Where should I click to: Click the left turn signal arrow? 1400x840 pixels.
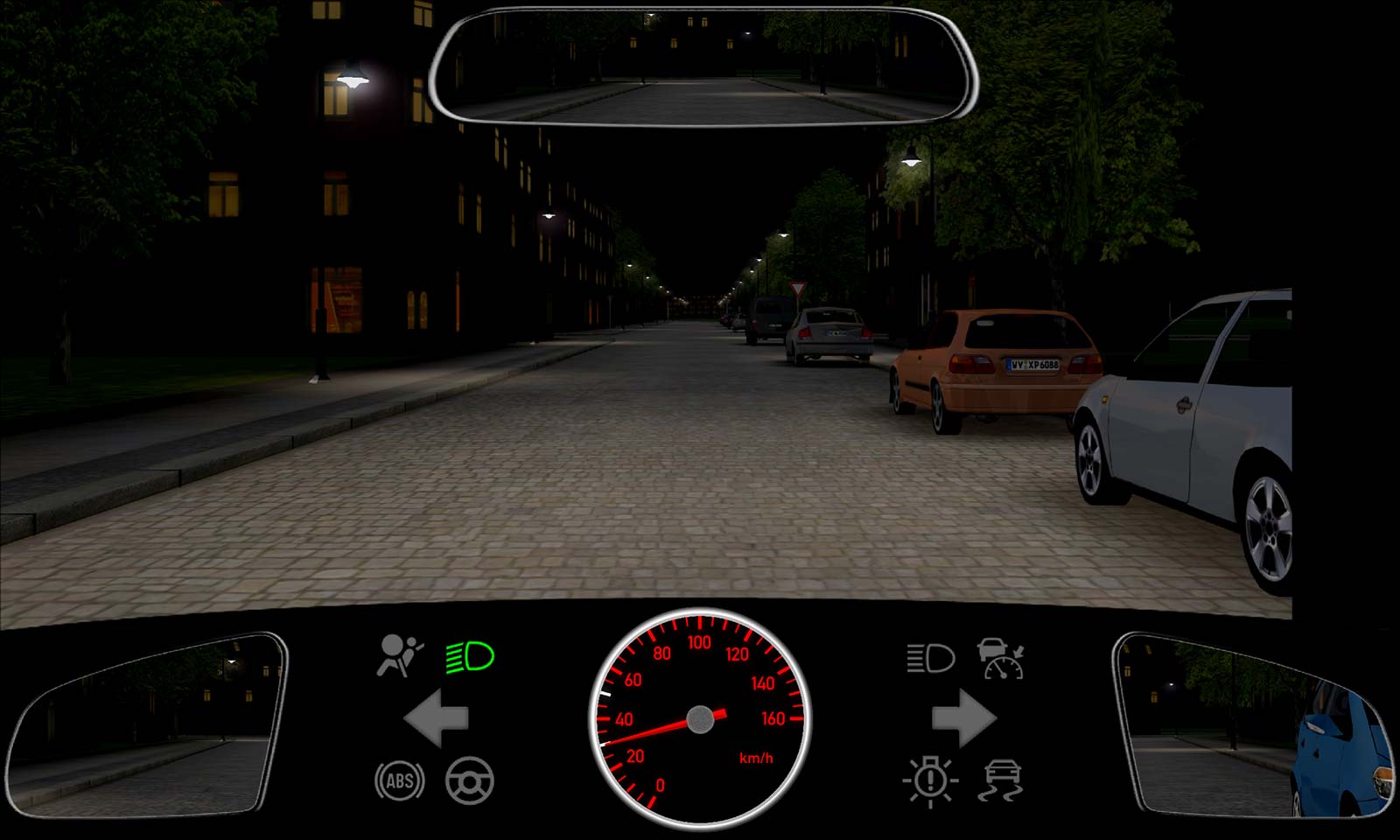tap(437, 718)
